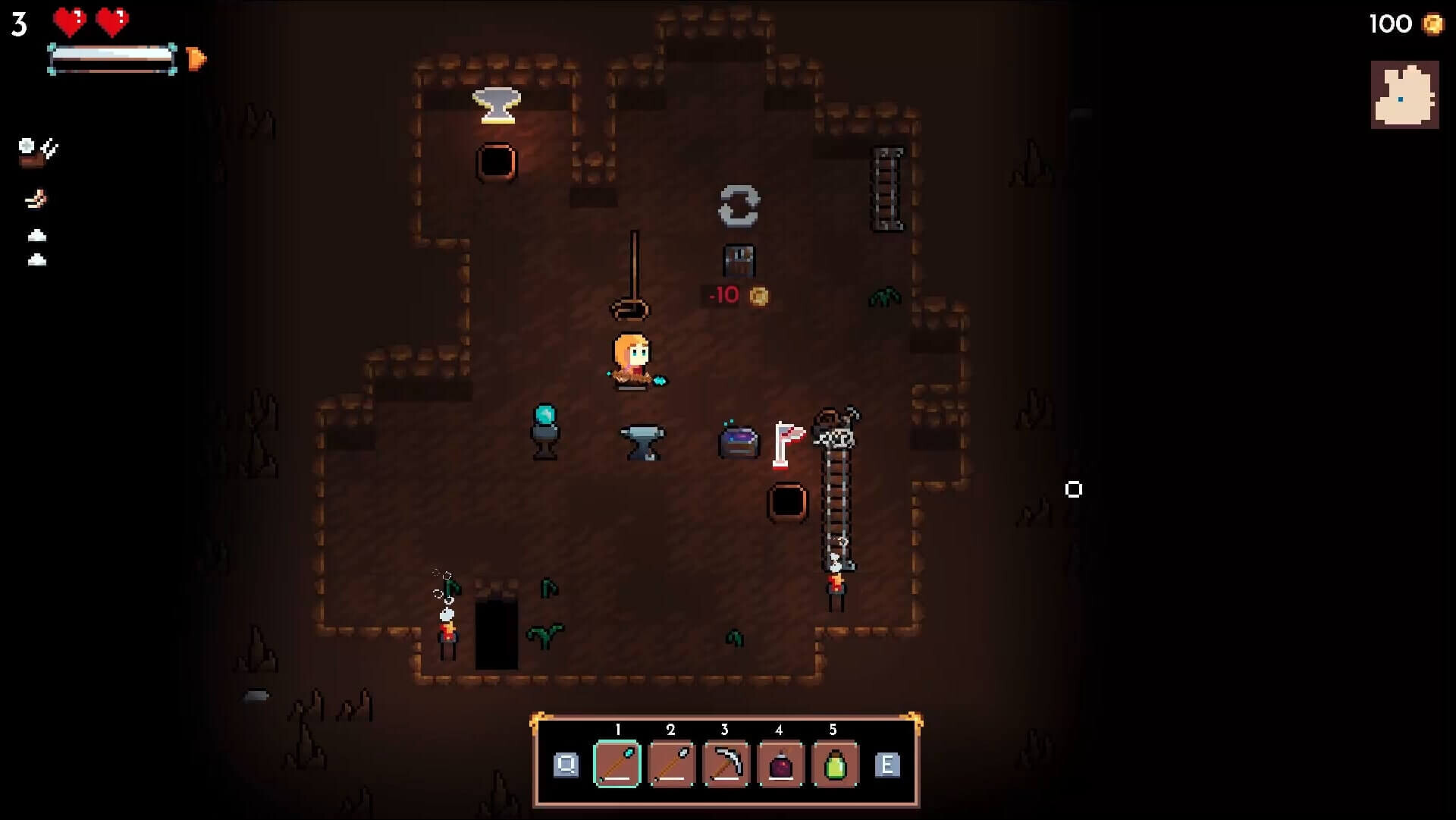Click the feather buff icon on the left side
This screenshot has width=1456, height=820.
[36, 200]
